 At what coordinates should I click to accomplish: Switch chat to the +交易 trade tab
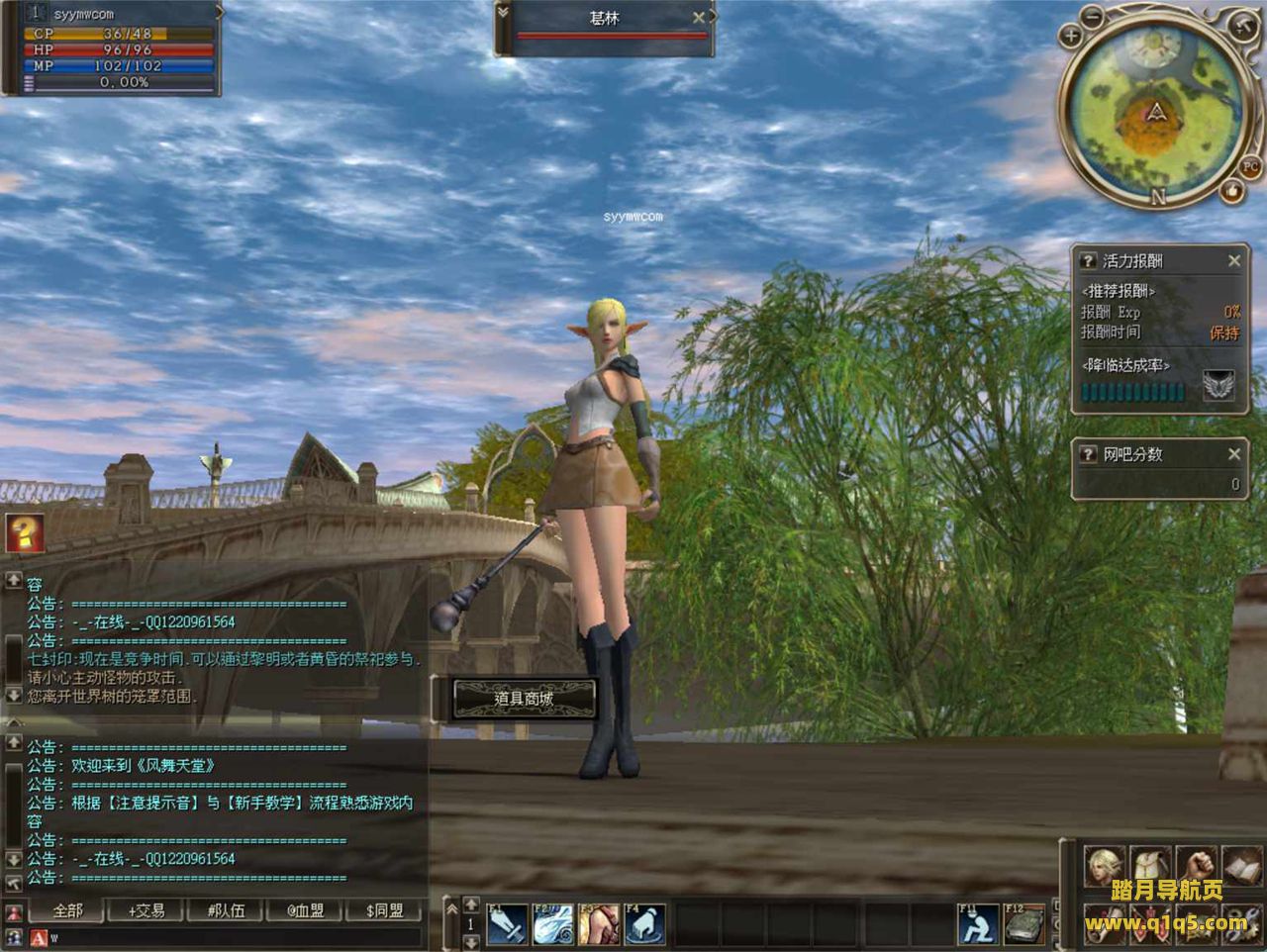point(146,910)
